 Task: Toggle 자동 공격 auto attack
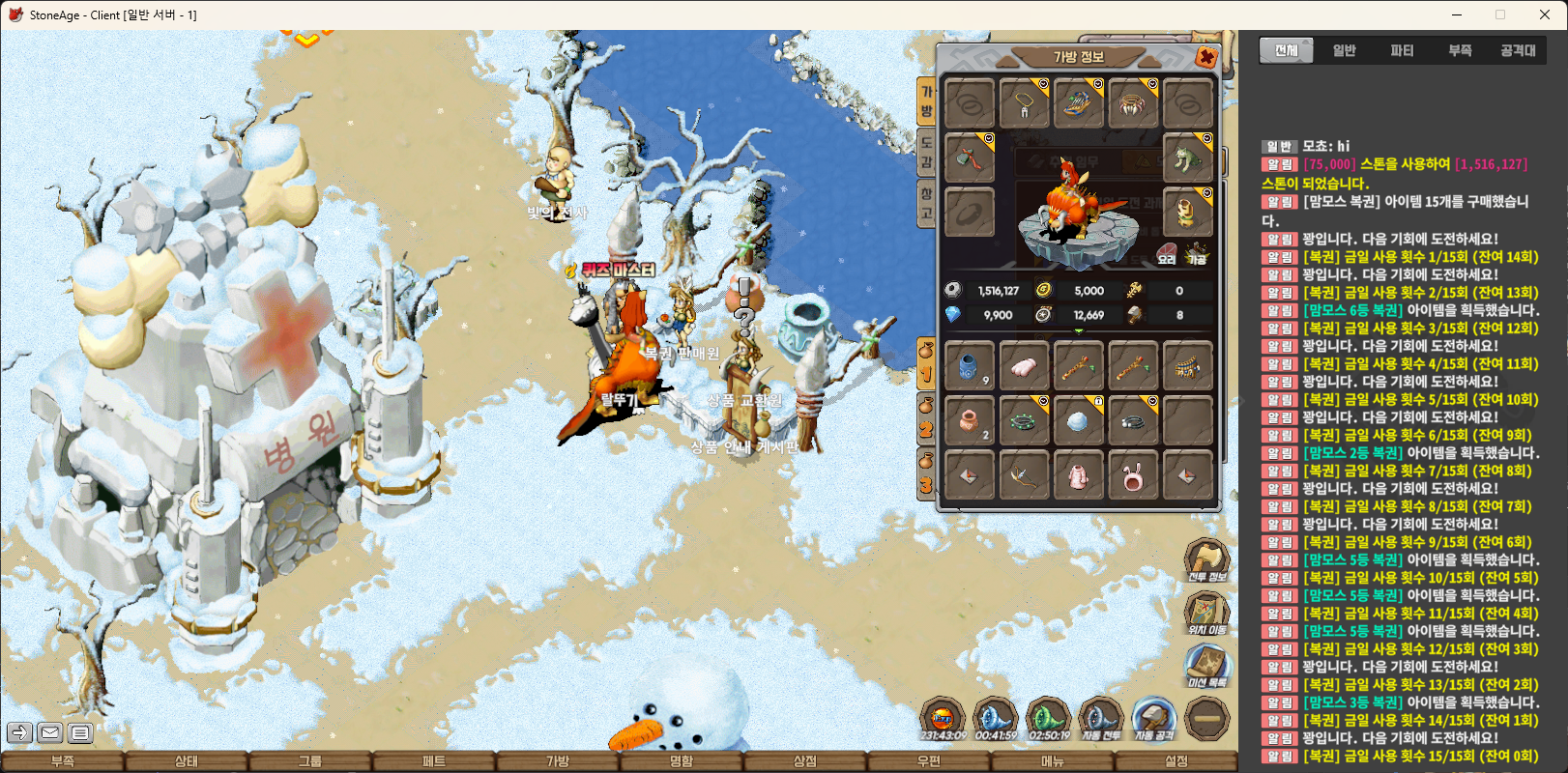pyautogui.click(x=1153, y=719)
